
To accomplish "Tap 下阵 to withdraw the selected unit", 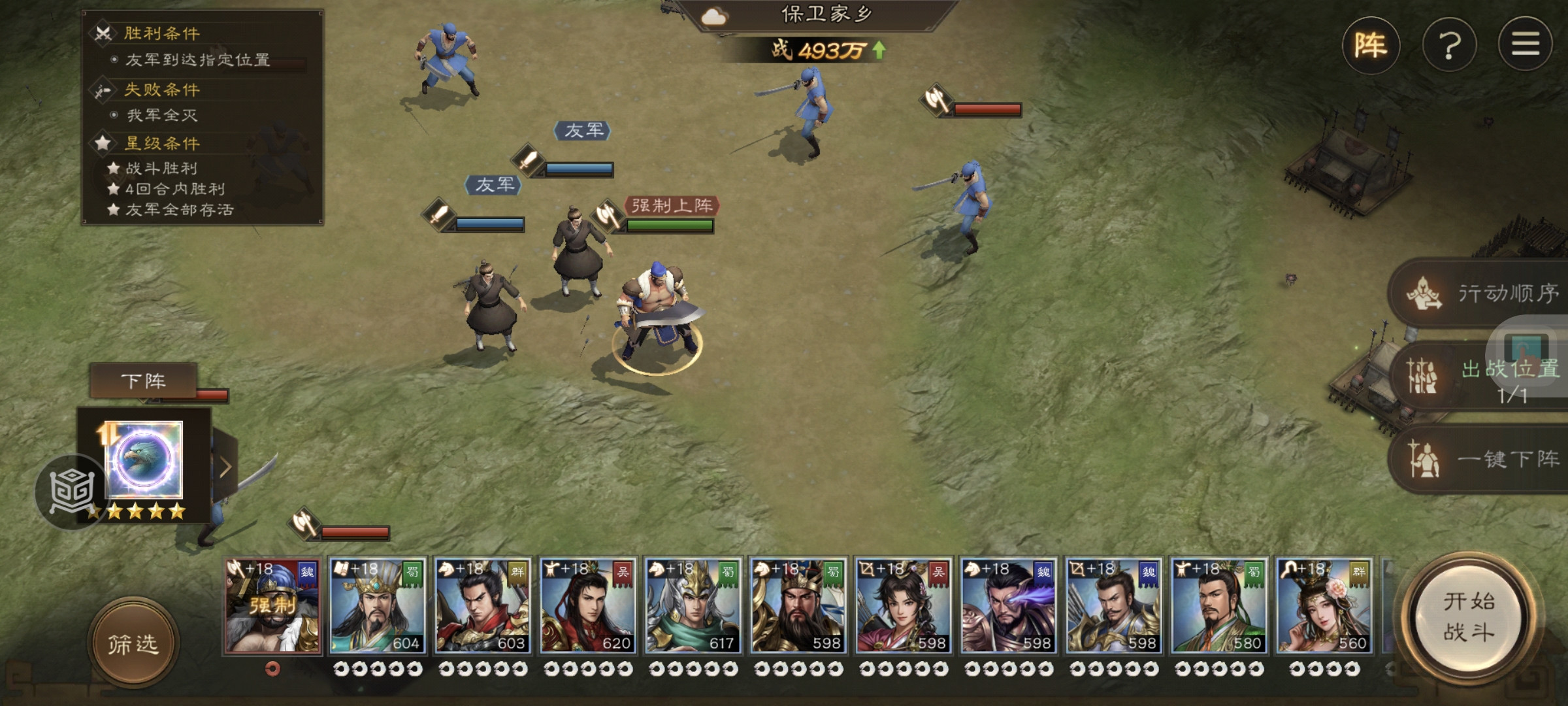I will pos(143,380).
